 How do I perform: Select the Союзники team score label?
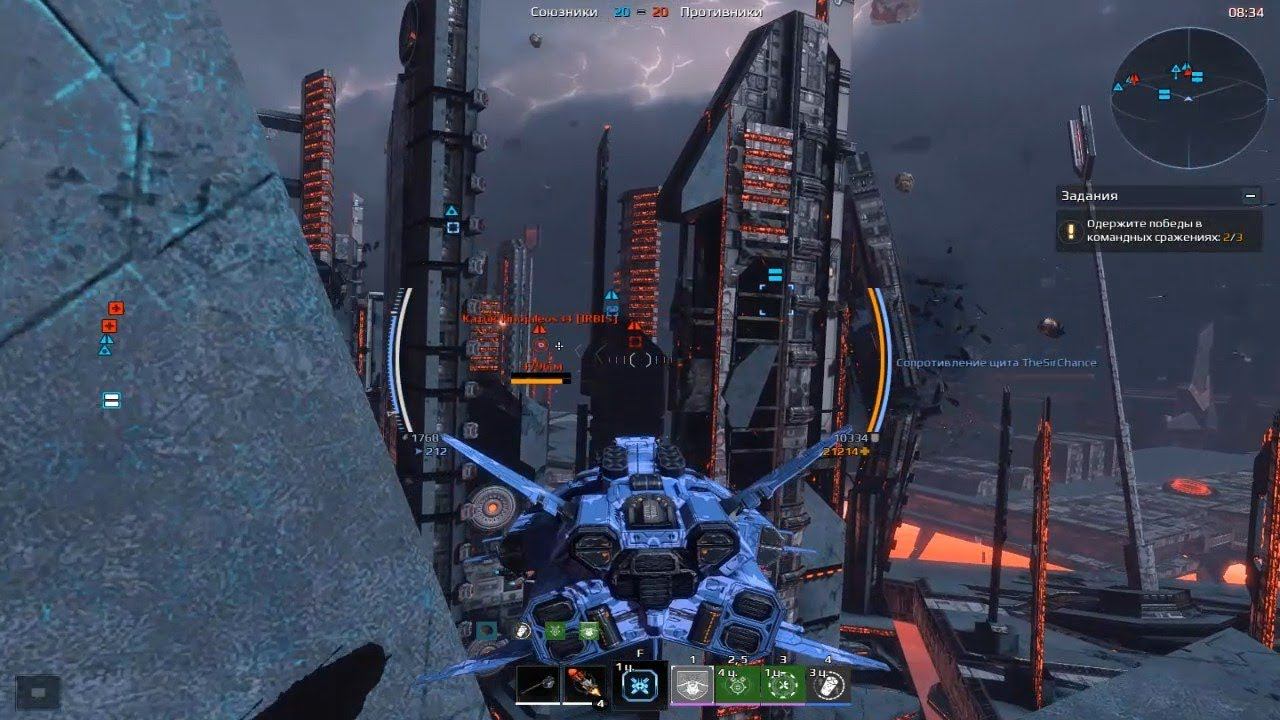[x=564, y=12]
